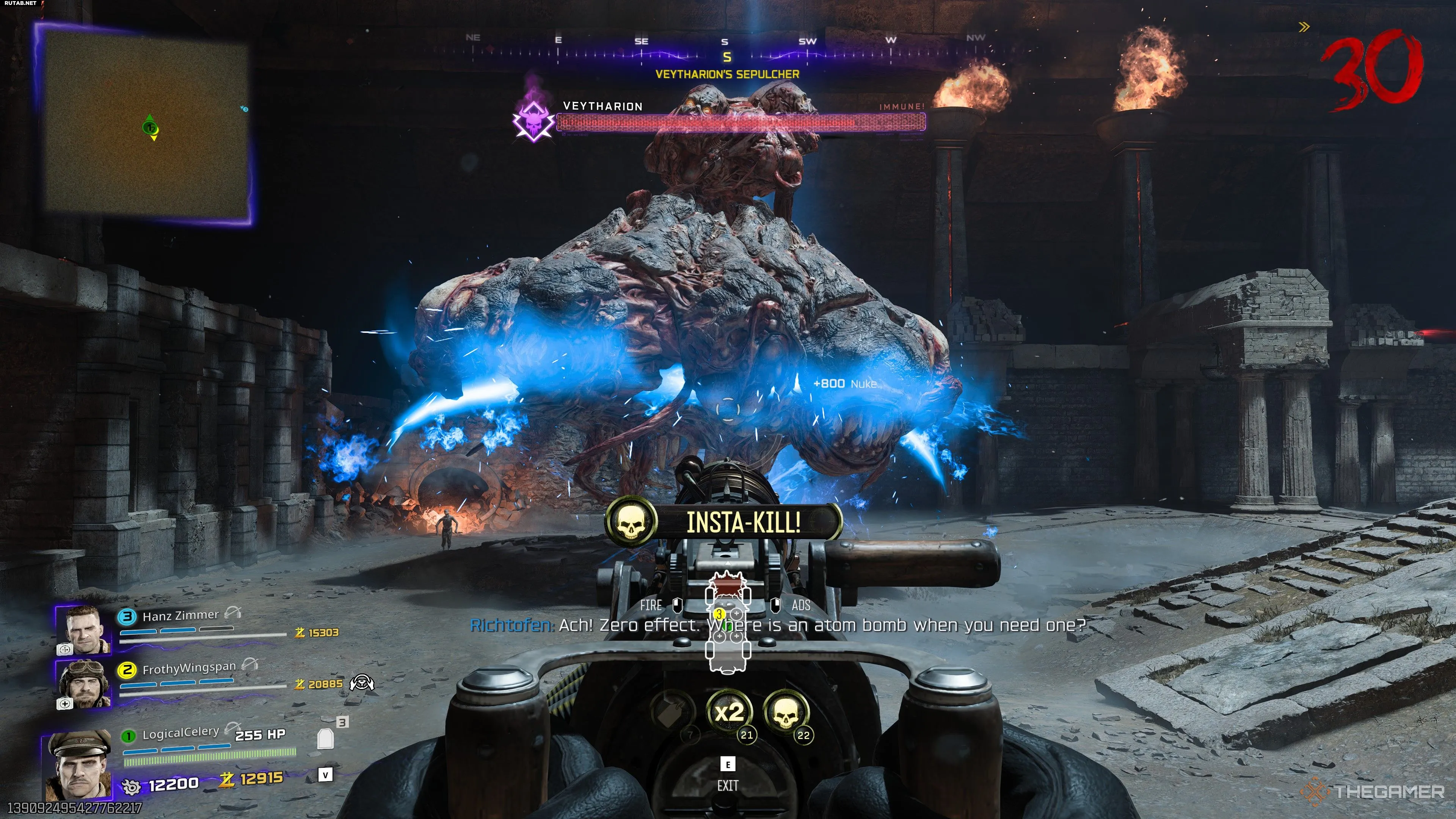
Task: Select Hanz Zimmer's squad portrait
Action: coord(84,630)
